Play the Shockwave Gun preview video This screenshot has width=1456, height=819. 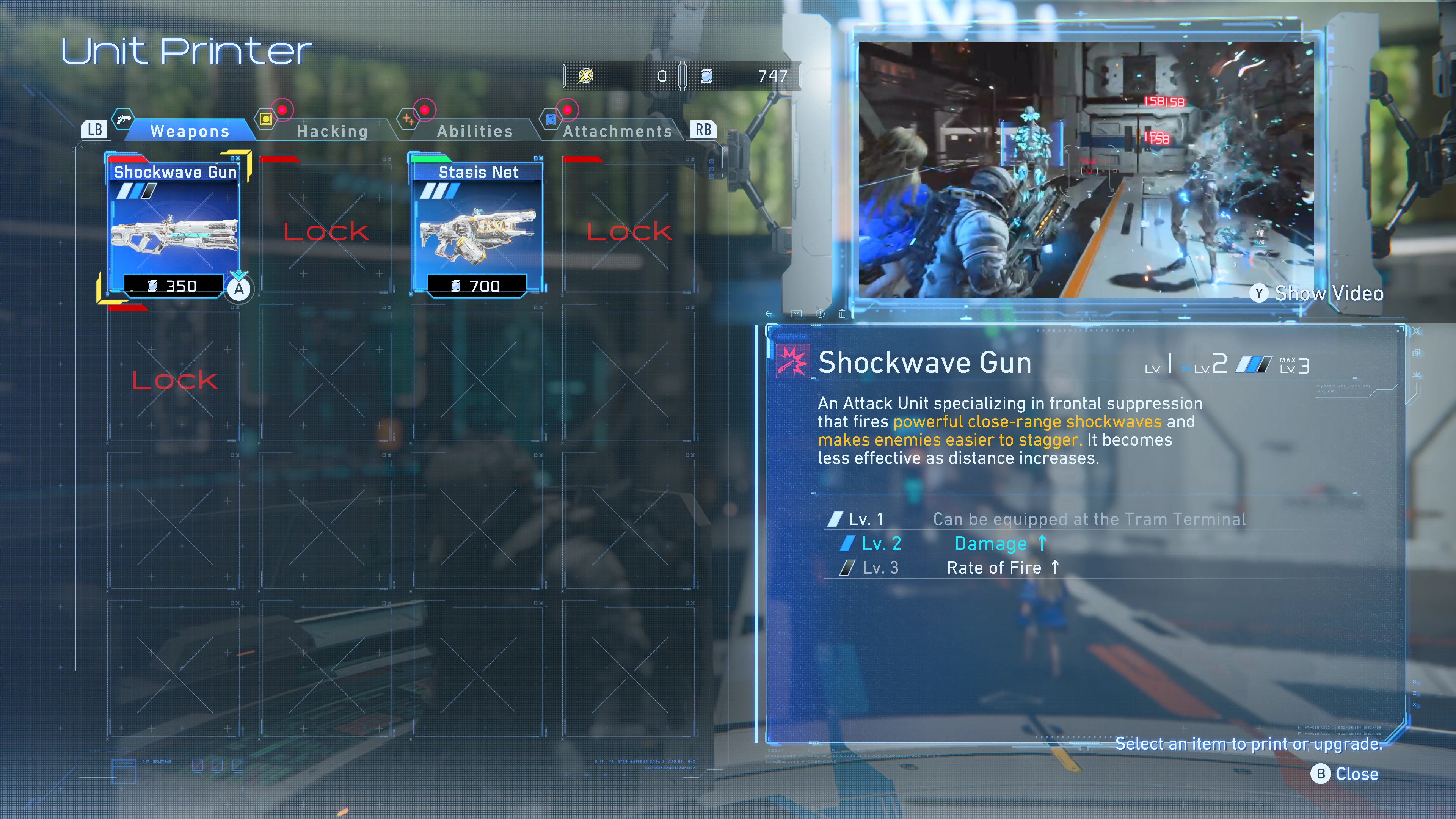1085,169
